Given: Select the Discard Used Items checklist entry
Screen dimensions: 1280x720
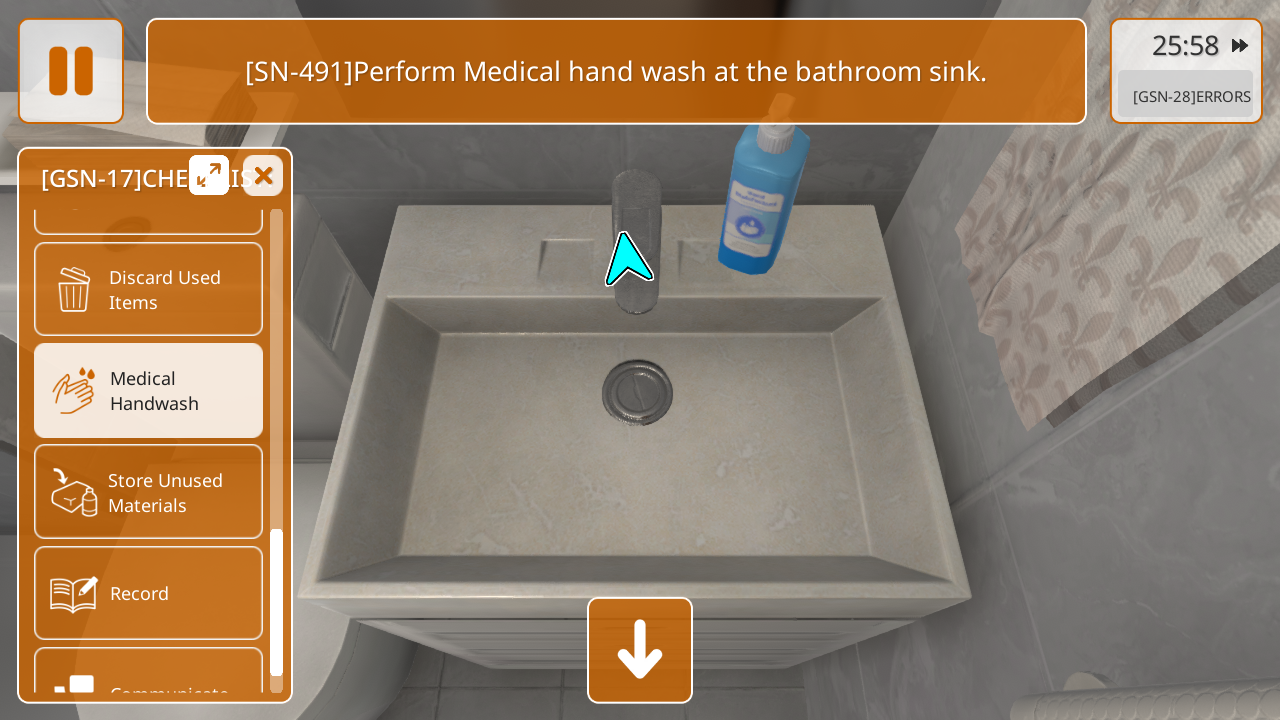Looking at the screenshot, I should [x=148, y=289].
